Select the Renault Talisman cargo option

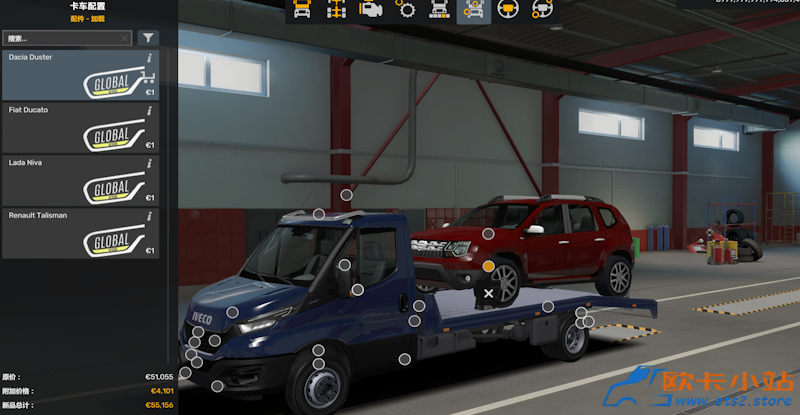tap(80, 232)
